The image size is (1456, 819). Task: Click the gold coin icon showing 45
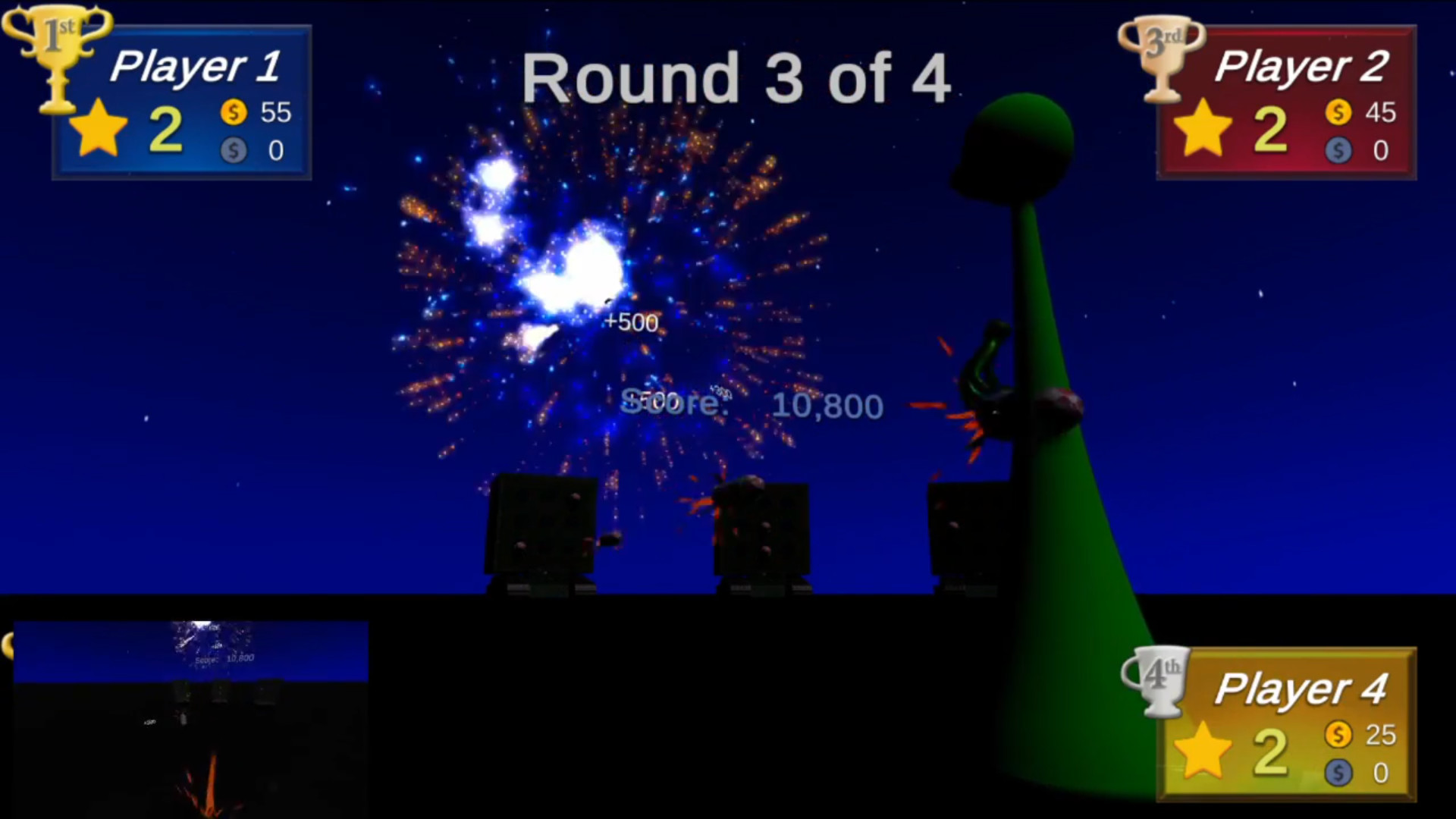(1339, 112)
